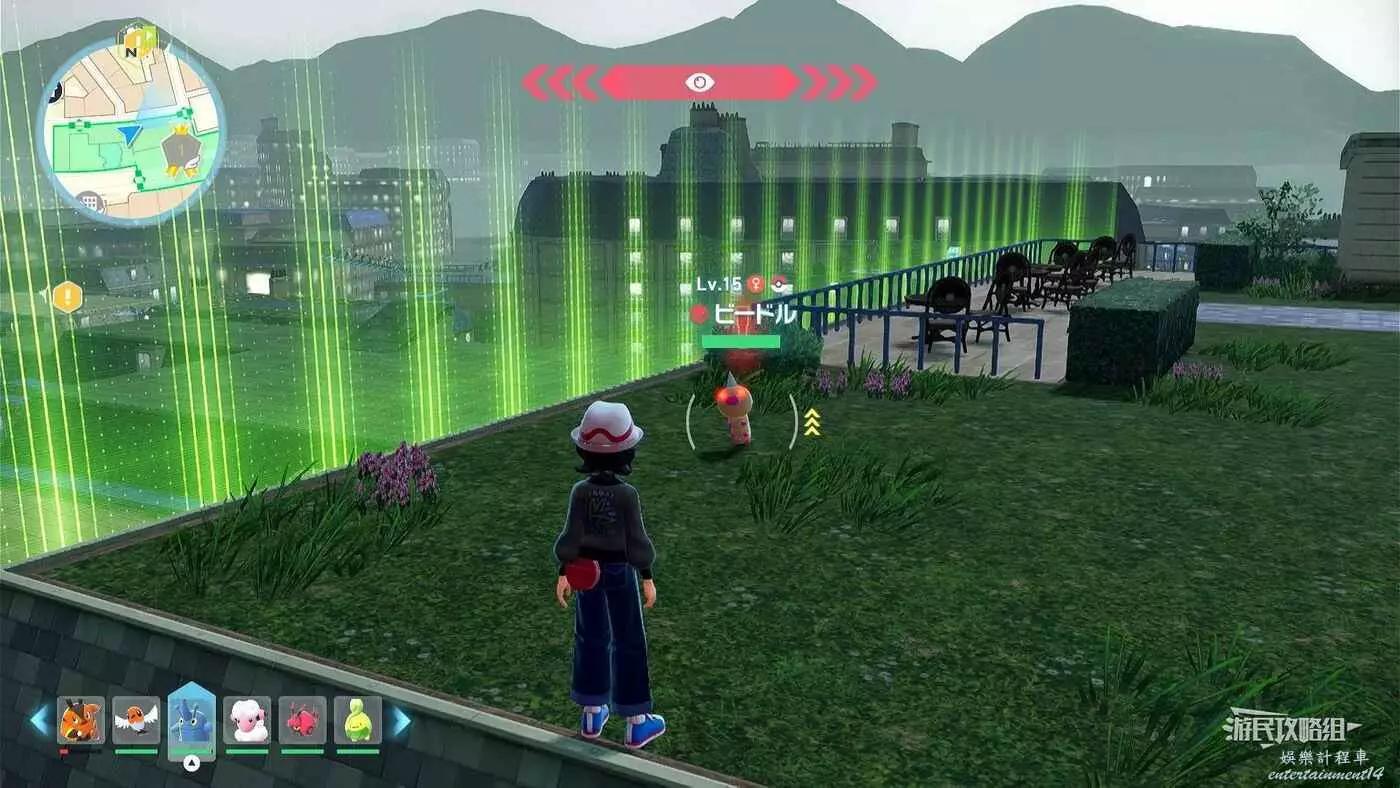Viewport: 1400px width, 788px height.
Task: Click the party bar's right arrow
Action: (x=399, y=720)
